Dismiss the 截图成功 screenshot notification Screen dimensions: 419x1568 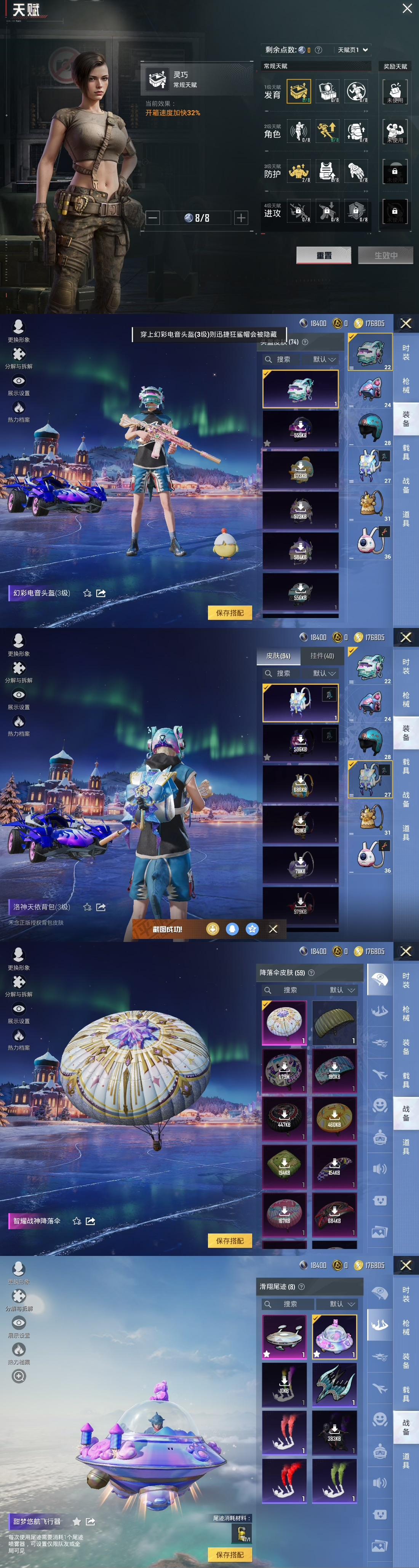click(273, 929)
